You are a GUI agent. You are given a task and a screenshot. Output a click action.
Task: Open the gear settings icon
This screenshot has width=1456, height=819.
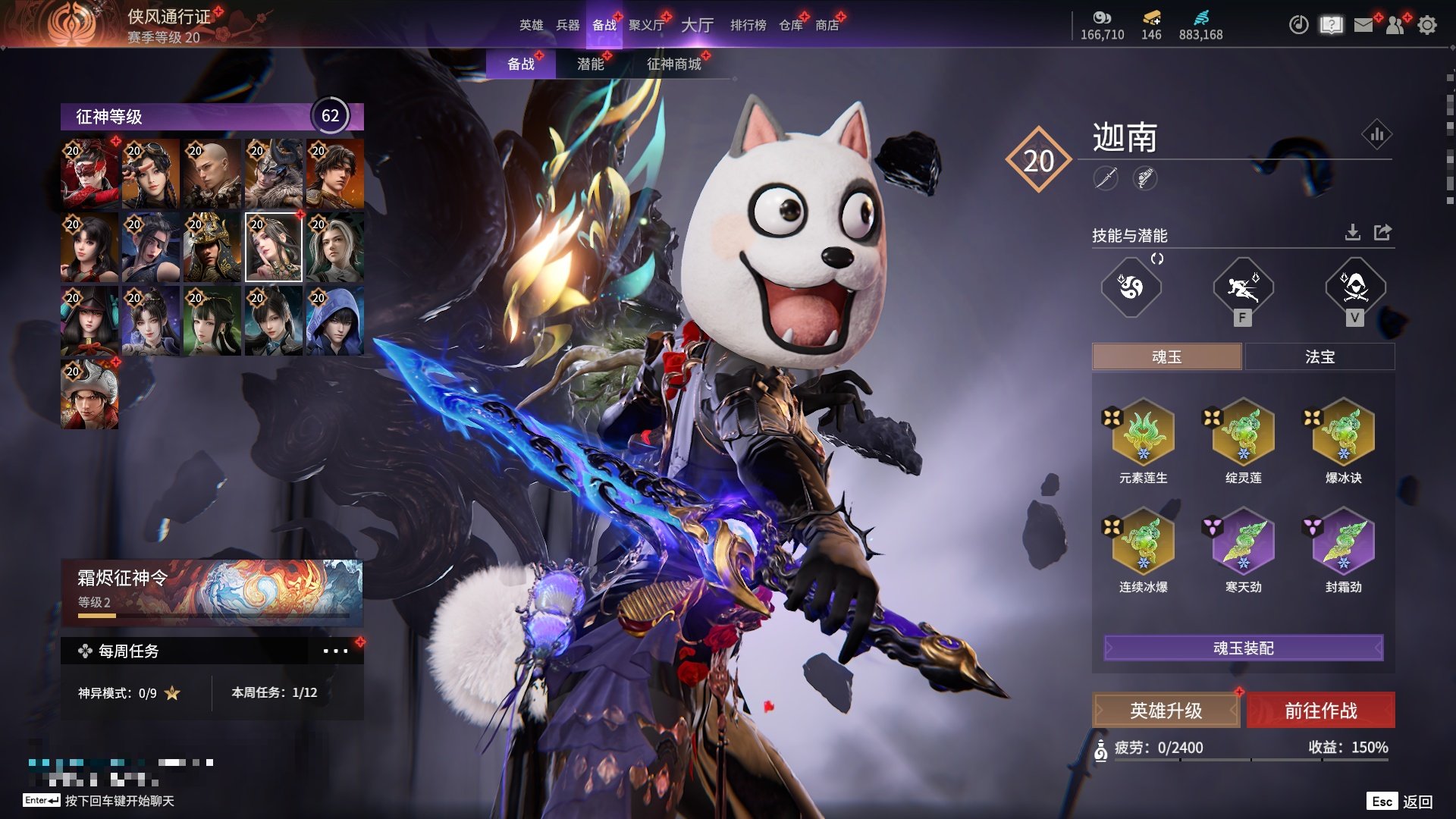click(1426, 25)
